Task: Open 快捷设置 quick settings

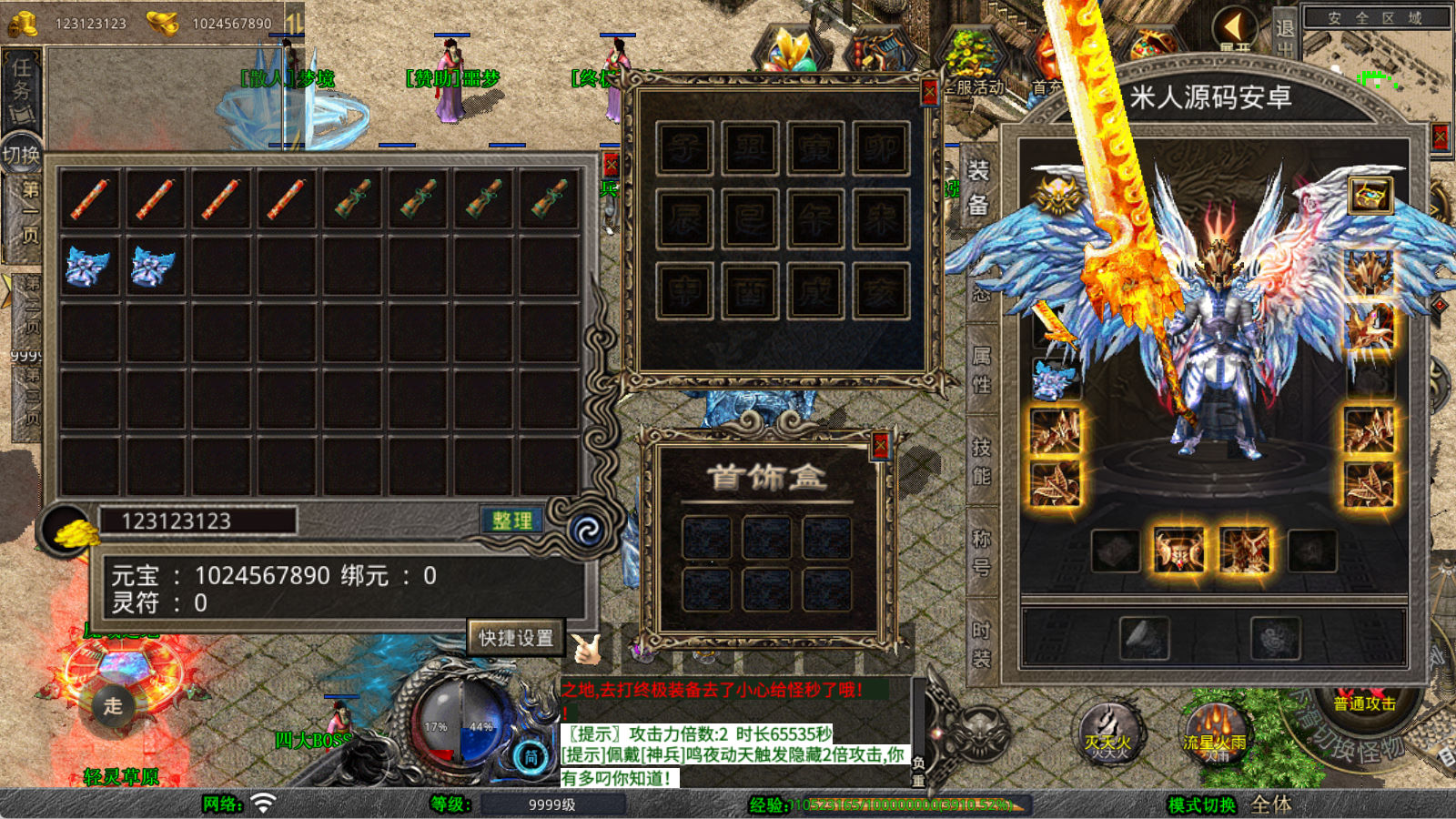Action: pyautogui.click(x=516, y=638)
